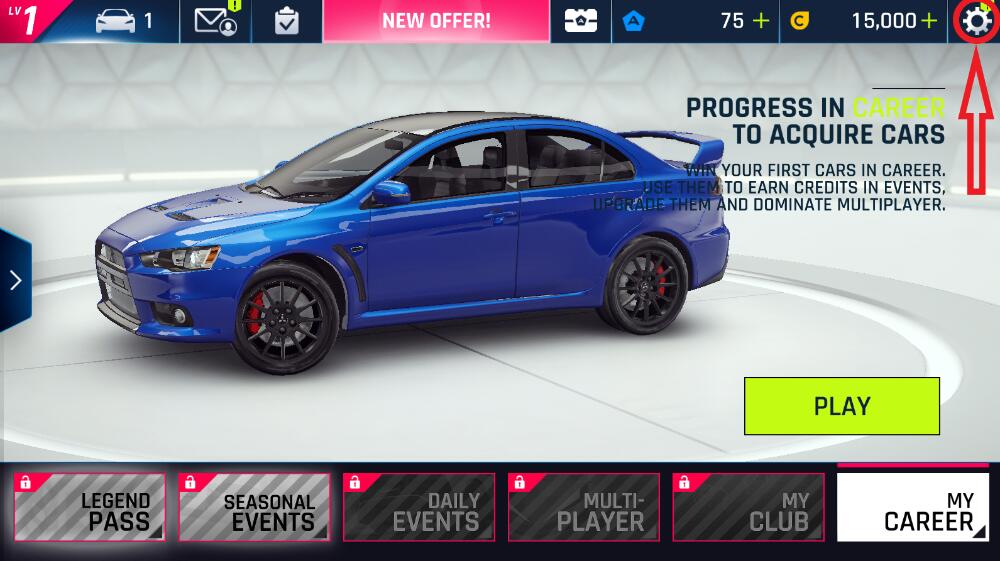Open the NEW OFFER! banner
The image size is (1000, 561).
pos(436,21)
